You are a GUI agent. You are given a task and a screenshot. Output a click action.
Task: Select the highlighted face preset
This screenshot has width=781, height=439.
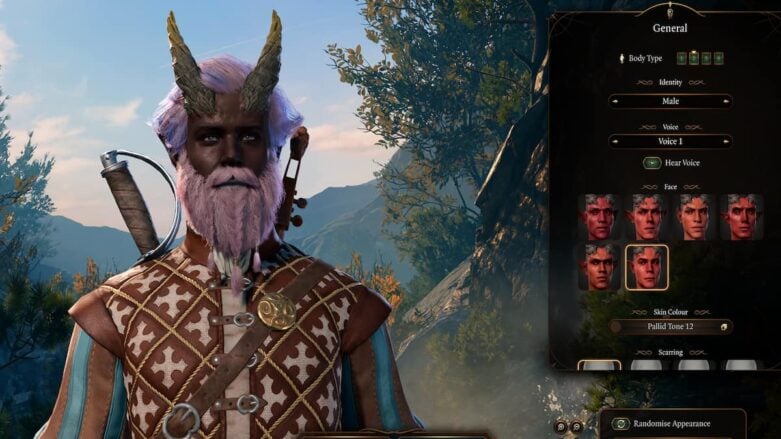click(647, 267)
